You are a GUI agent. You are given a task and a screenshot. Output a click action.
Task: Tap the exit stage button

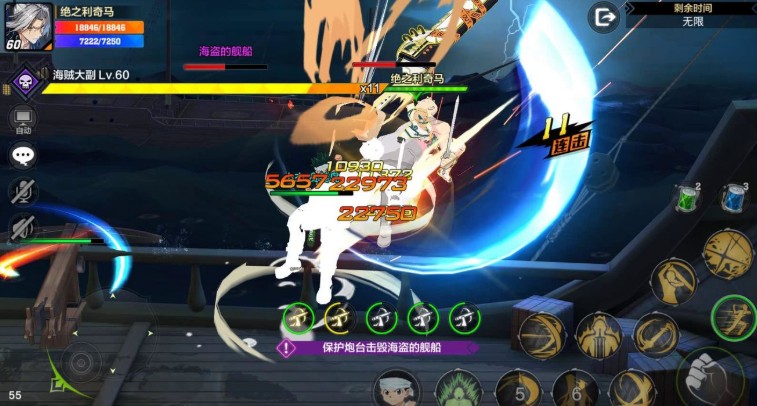pyautogui.click(x=604, y=17)
